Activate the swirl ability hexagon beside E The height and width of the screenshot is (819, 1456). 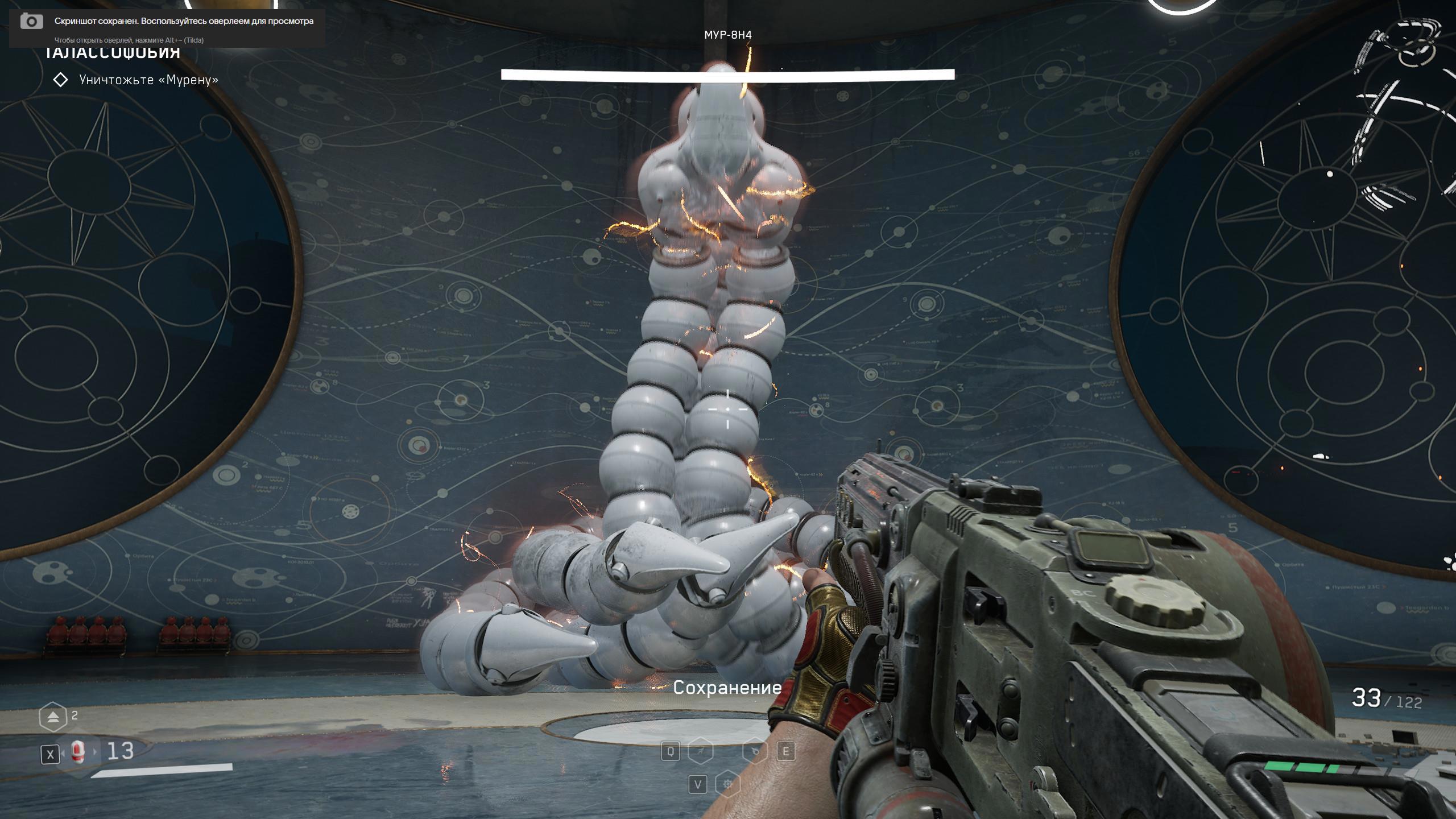755,751
